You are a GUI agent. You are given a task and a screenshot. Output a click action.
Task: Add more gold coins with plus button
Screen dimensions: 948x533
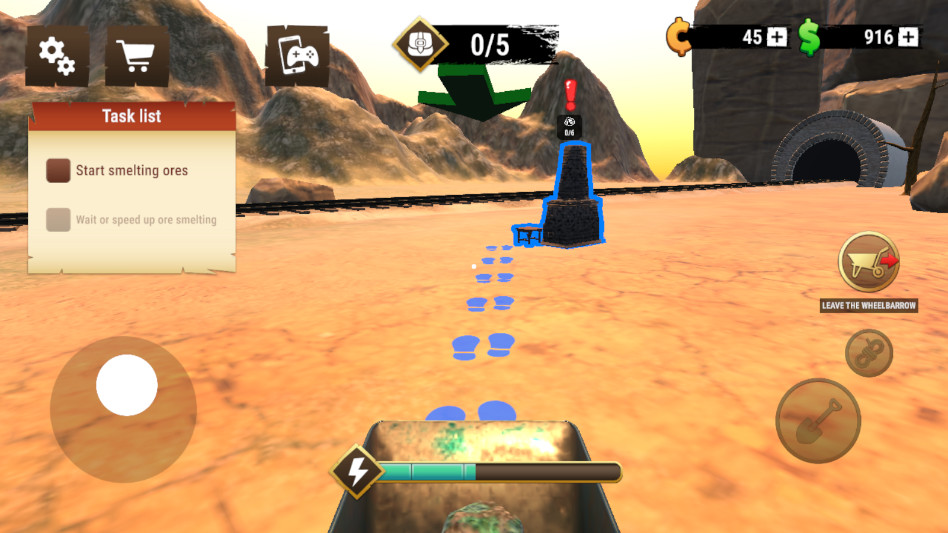777,37
